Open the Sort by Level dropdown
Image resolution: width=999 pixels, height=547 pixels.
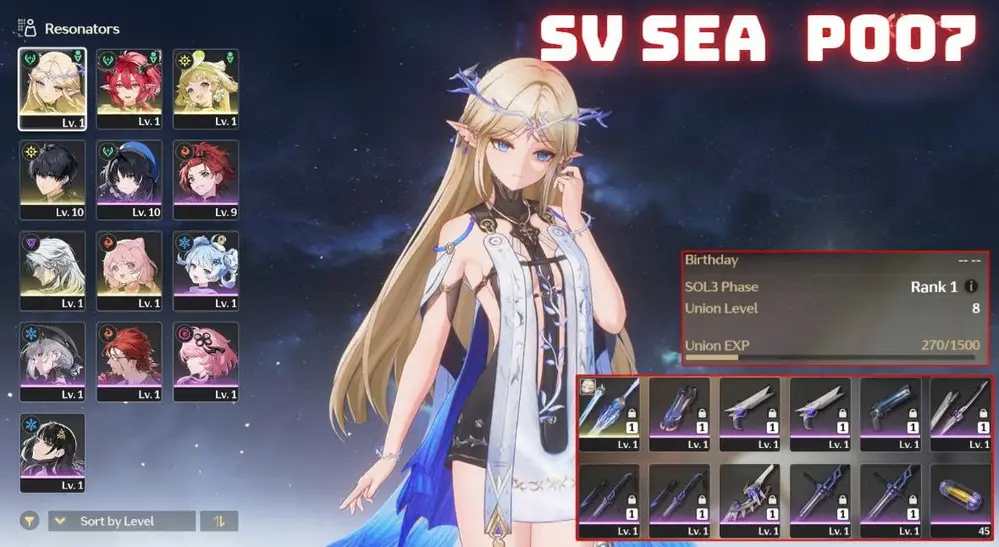coord(121,521)
